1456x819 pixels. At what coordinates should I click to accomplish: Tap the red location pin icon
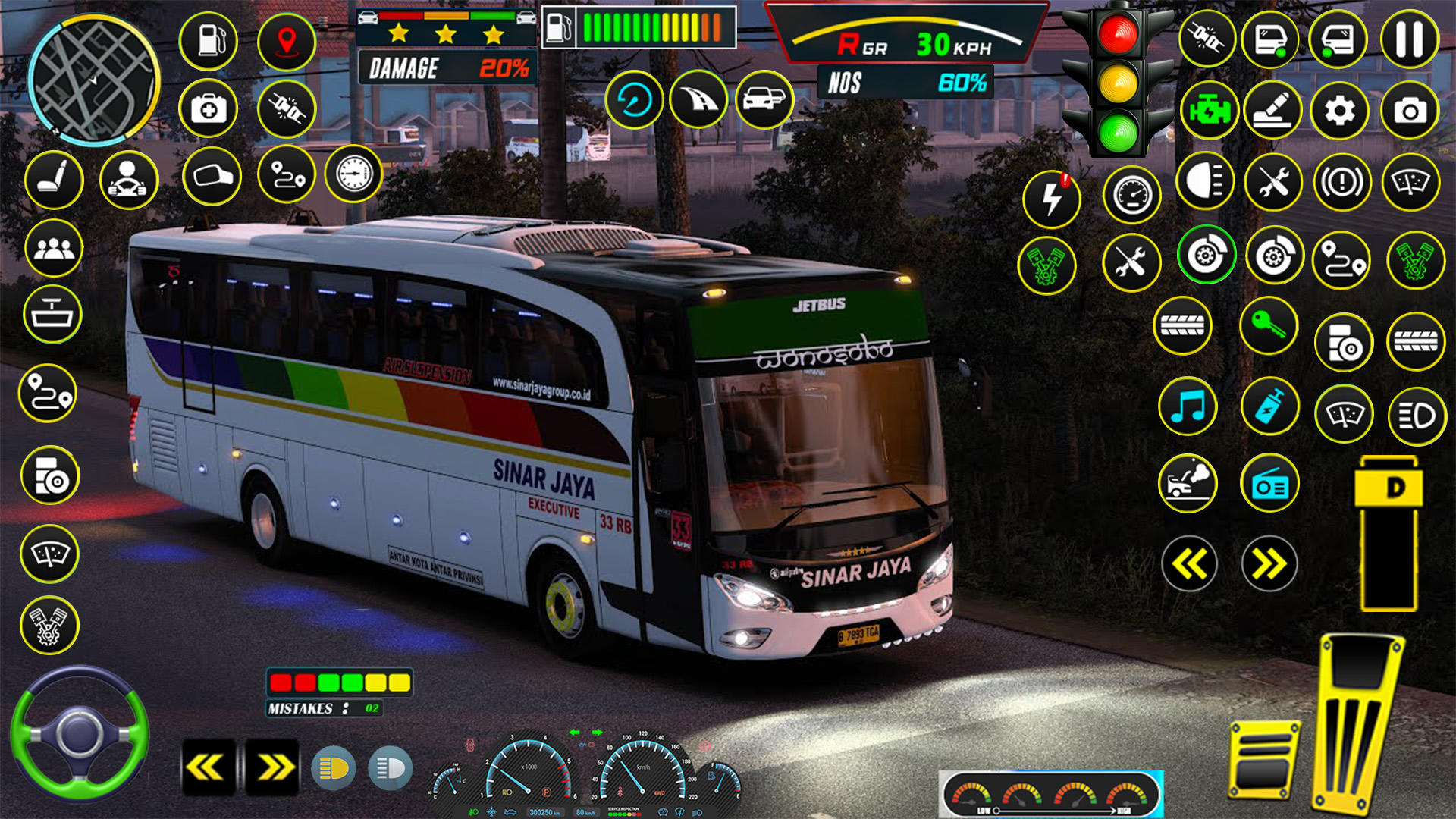pos(286,41)
